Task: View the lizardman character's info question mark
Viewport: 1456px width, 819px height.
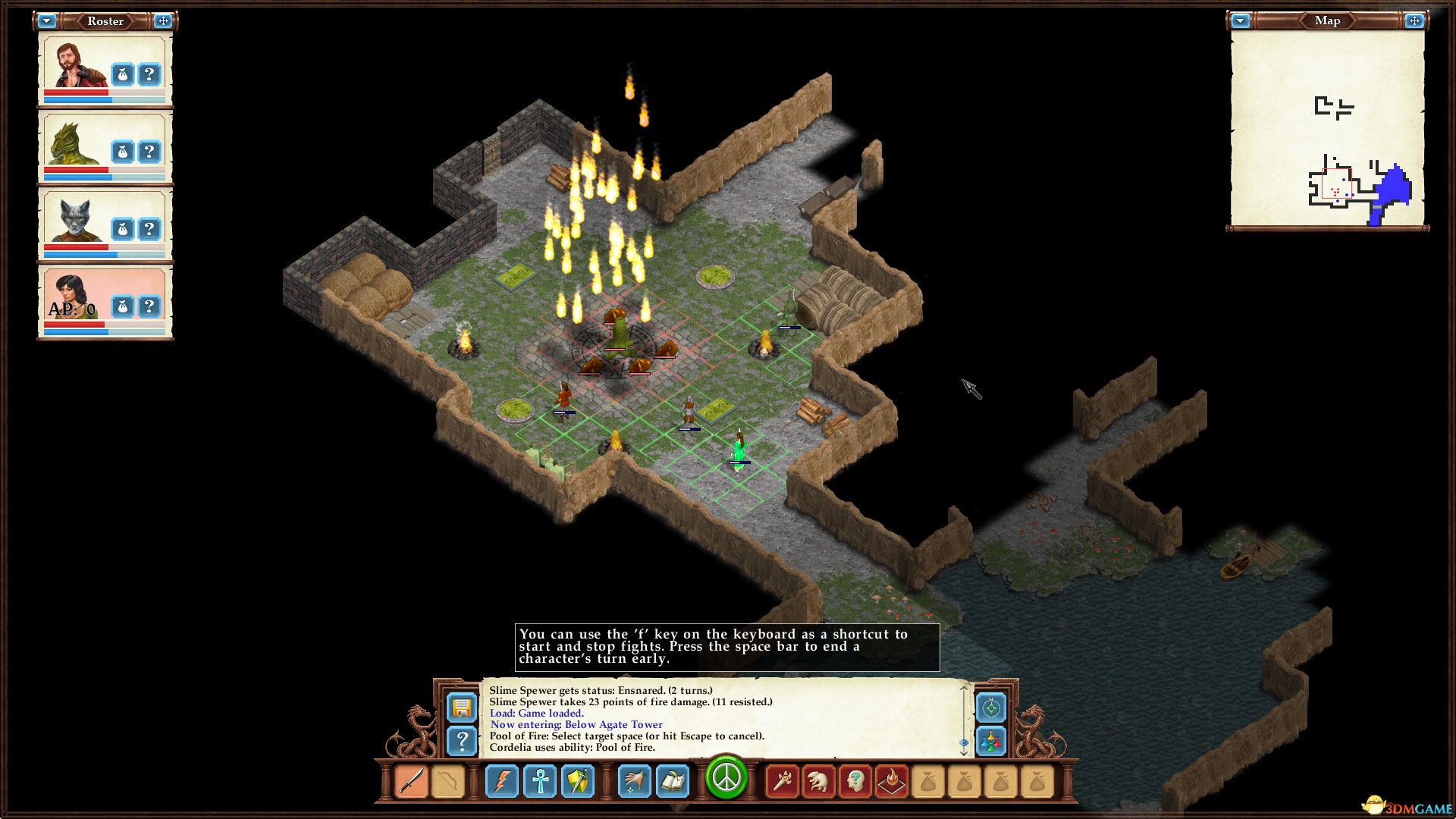Action: tap(149, 151)
